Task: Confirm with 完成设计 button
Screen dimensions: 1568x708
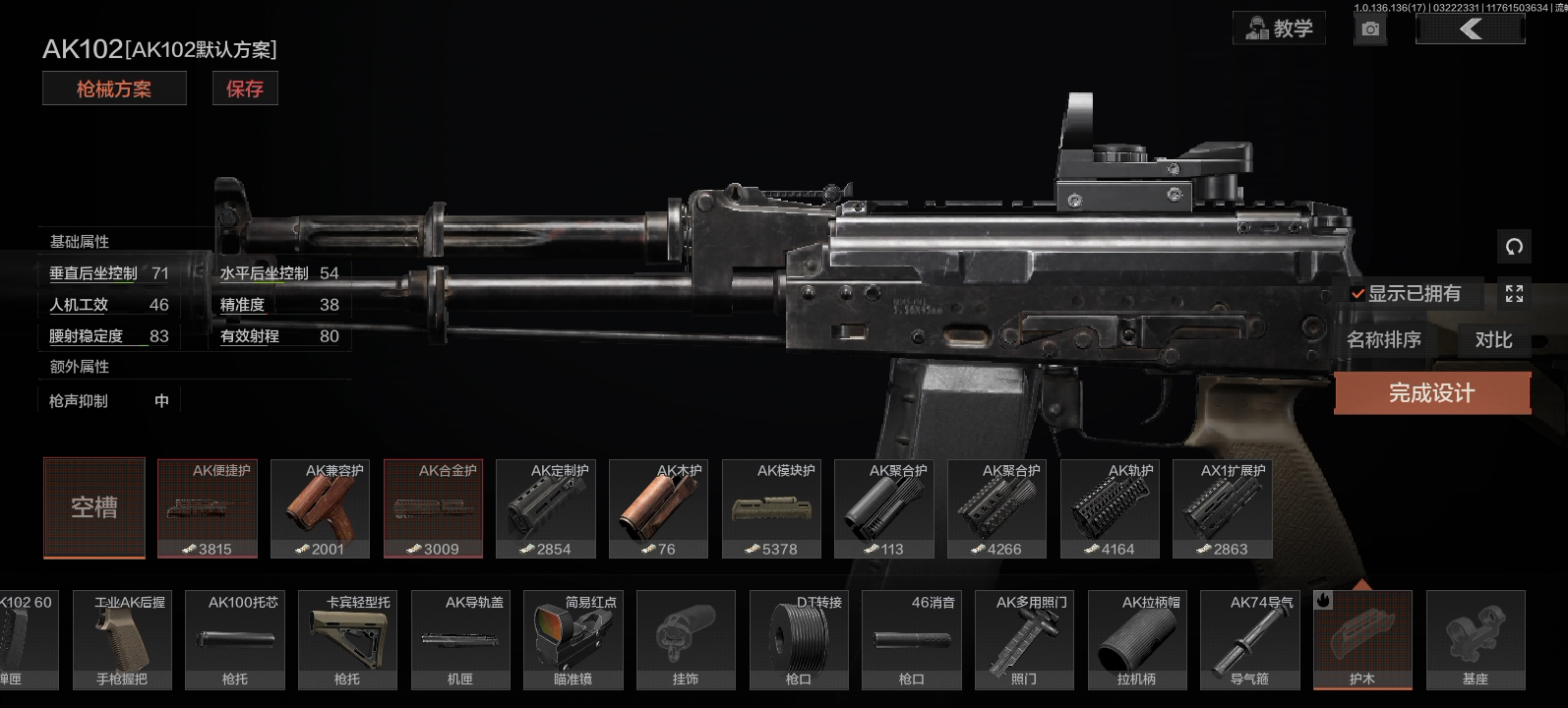Action: pyautogui.click(x=1431, y=393)
